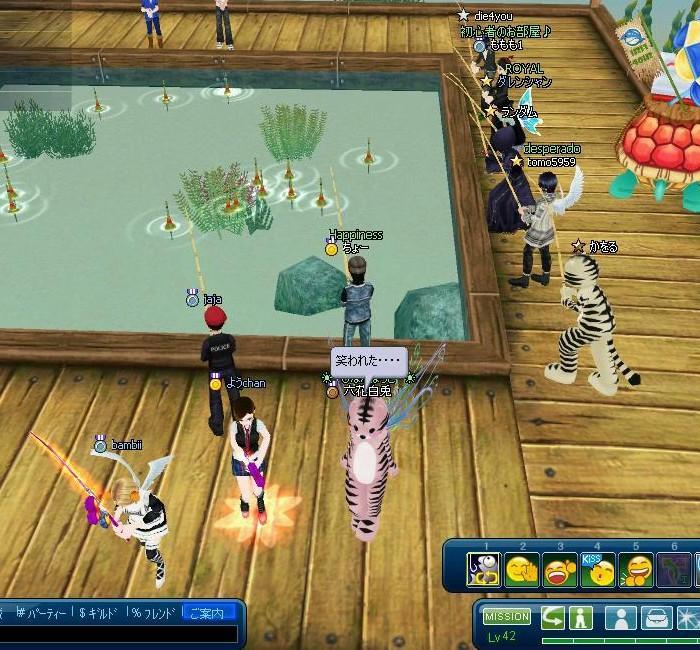
Task: Click the green standing figure button
Action: (x=581, y=618)
